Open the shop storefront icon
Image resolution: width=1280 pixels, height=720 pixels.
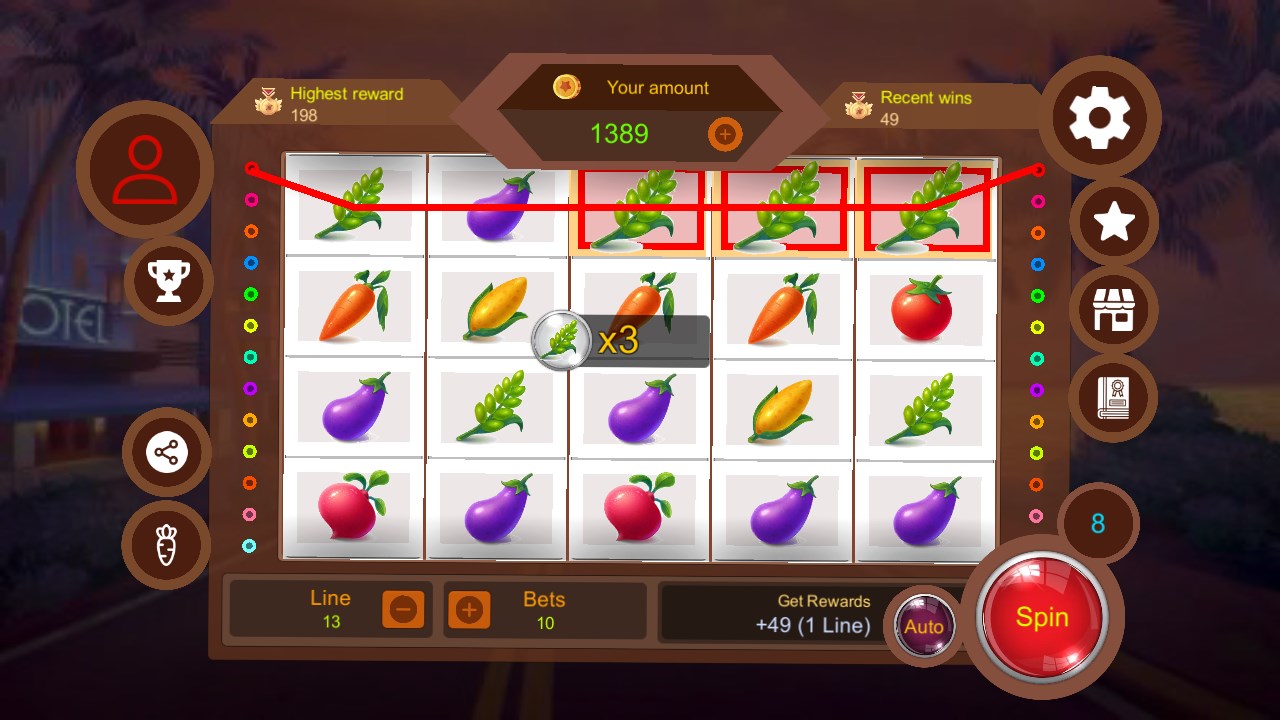click(1114, 311)
